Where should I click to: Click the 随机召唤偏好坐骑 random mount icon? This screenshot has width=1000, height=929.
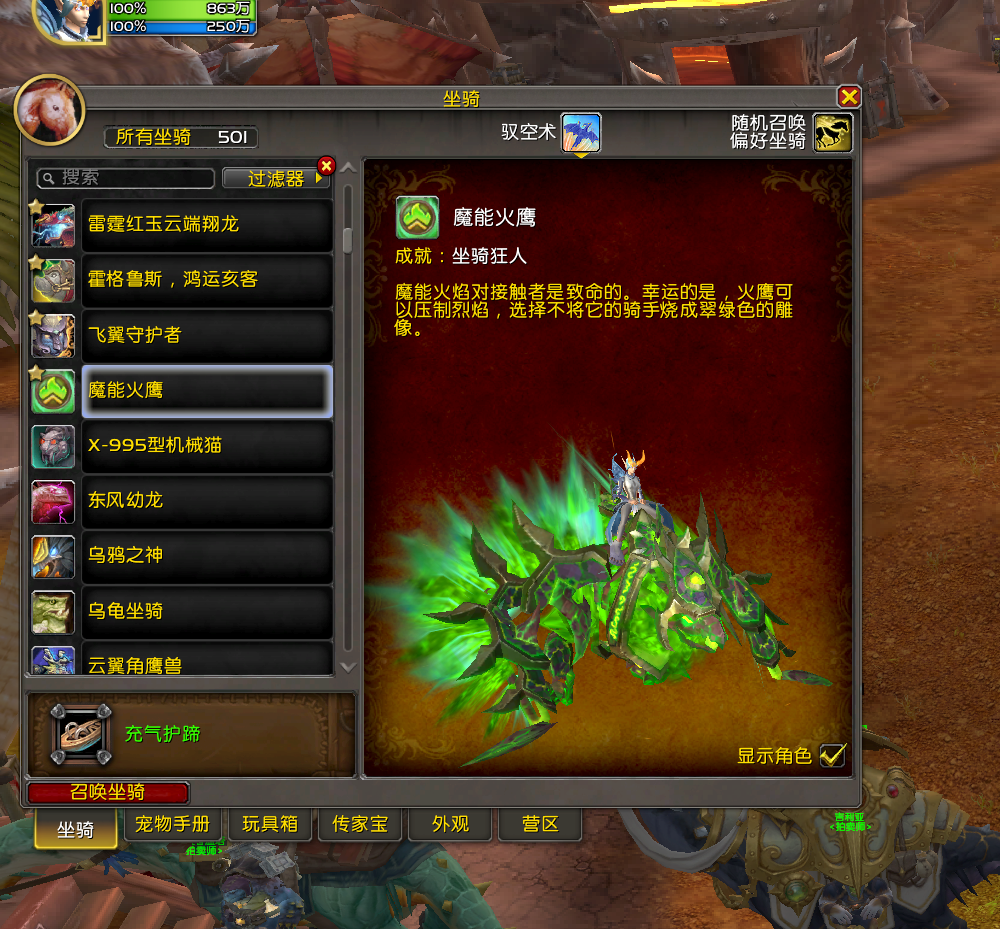click(x=832, y=133)
